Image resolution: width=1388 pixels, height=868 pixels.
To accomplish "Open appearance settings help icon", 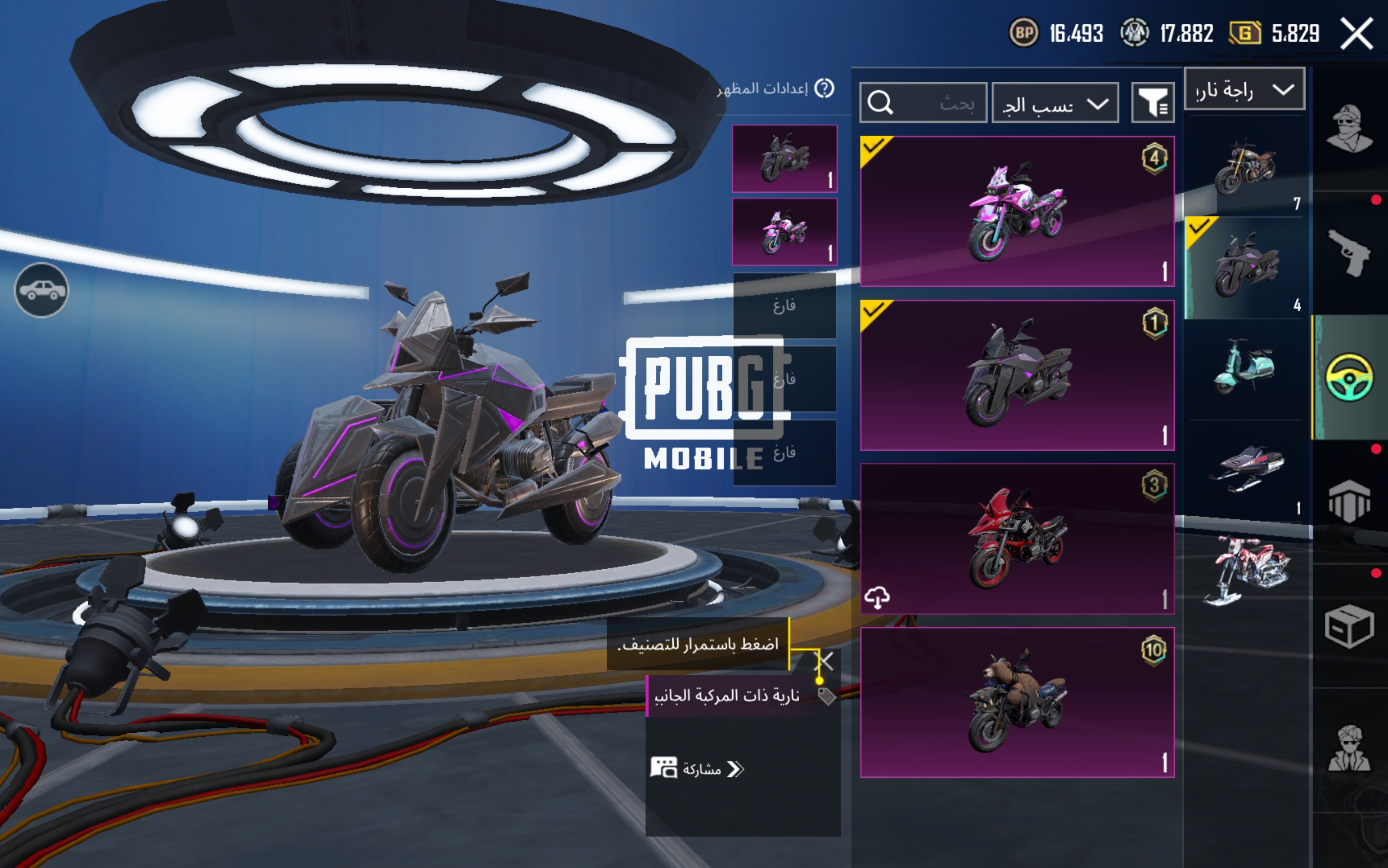I will click(825, 88).
